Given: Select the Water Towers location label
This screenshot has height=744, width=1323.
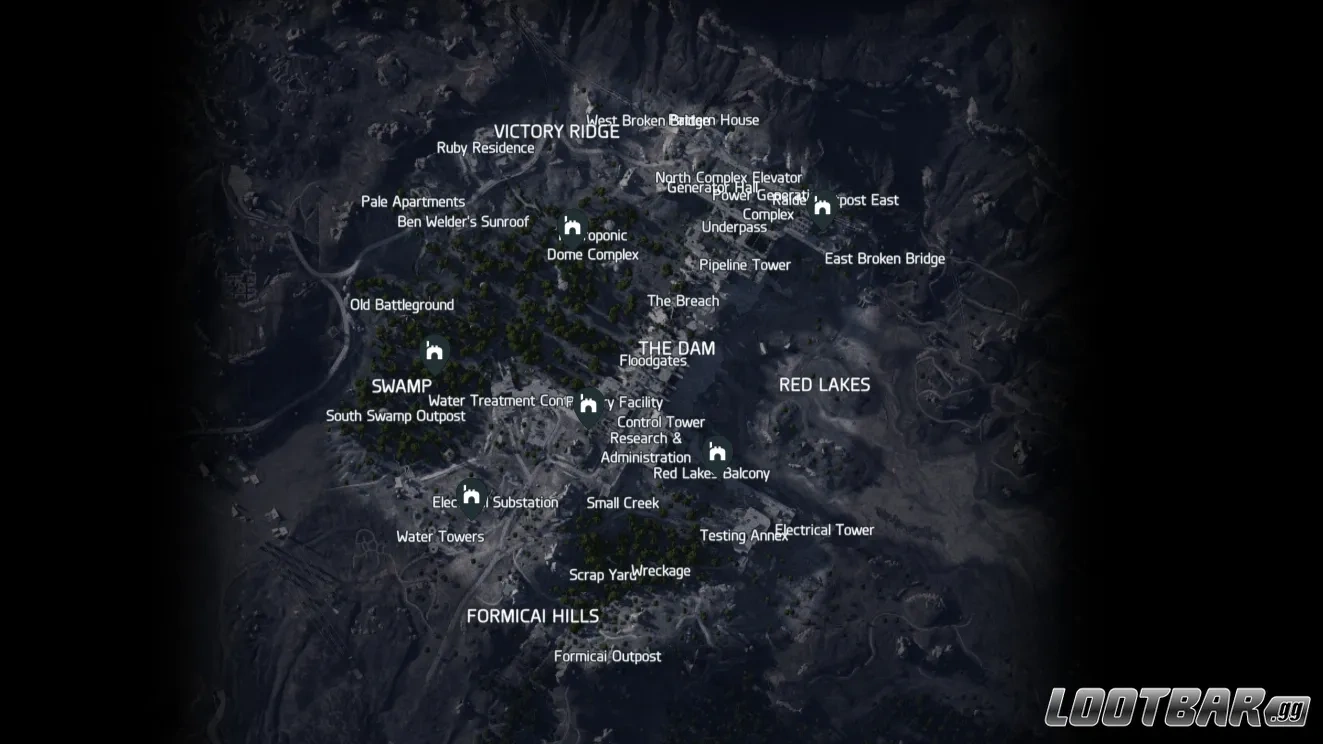Looking at the screenshot, I should (440, 536).
